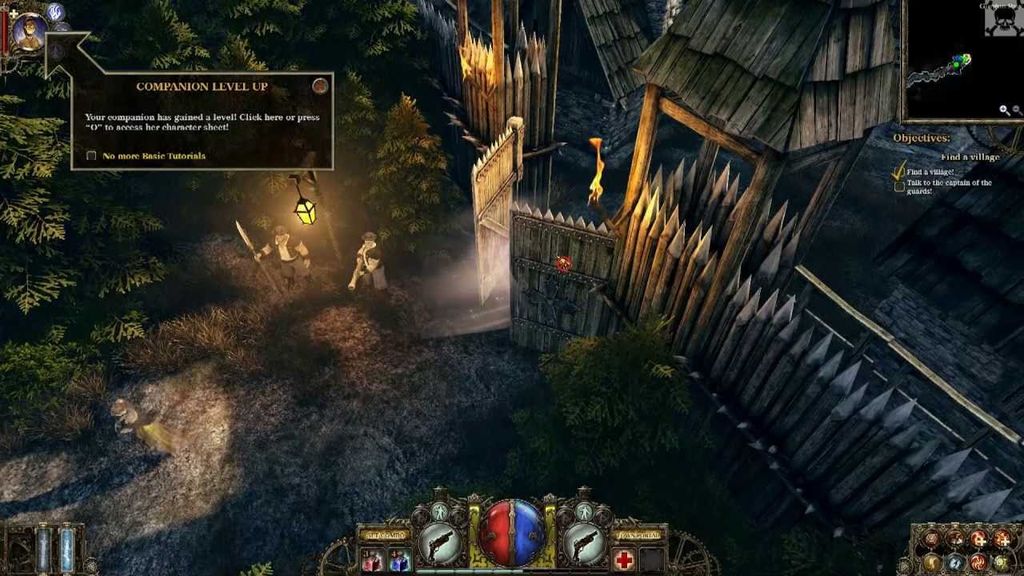
Task: Tick the No more Basic Tutorials checkbox
Action: [x=92, y=156]
